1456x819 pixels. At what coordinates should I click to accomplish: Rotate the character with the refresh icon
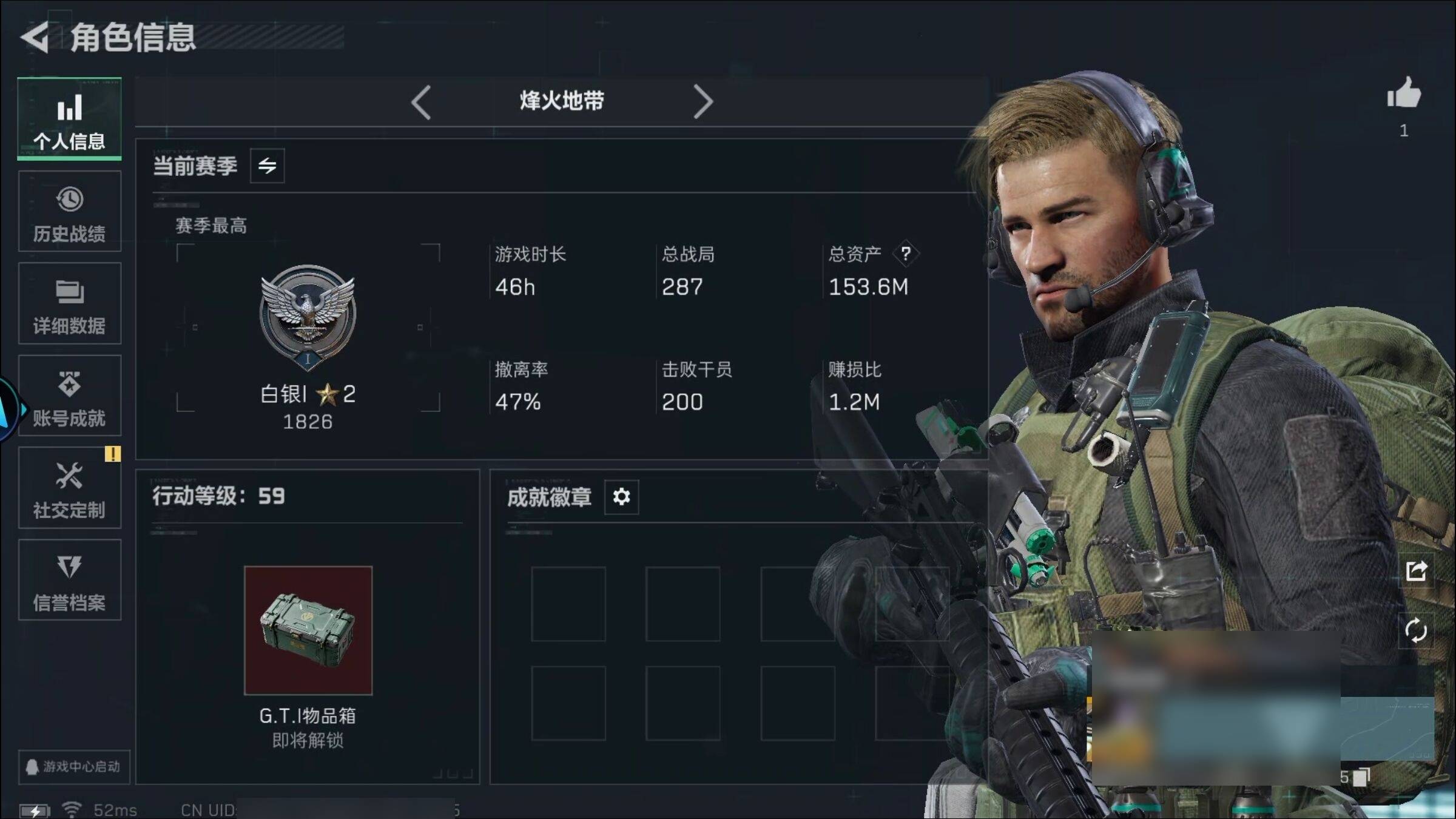point(1416,630)
